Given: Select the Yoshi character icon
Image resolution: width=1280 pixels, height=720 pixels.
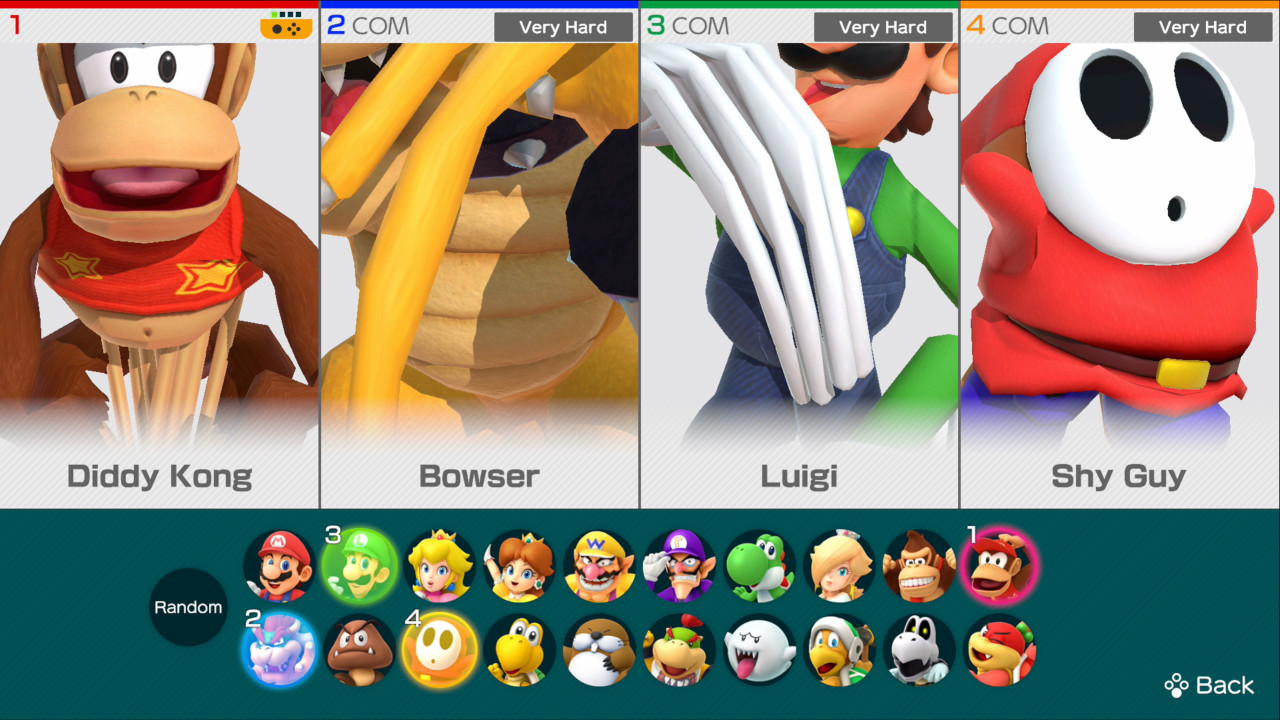Looking at the screenshot, I should [x=757, y=567].
